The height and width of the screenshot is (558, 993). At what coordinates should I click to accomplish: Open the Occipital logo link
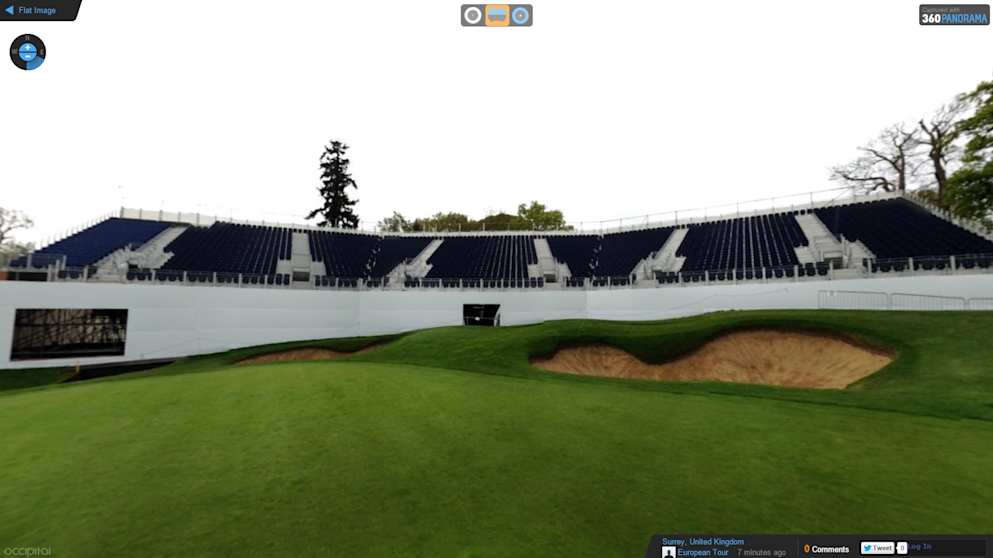[x=25, y=550]
